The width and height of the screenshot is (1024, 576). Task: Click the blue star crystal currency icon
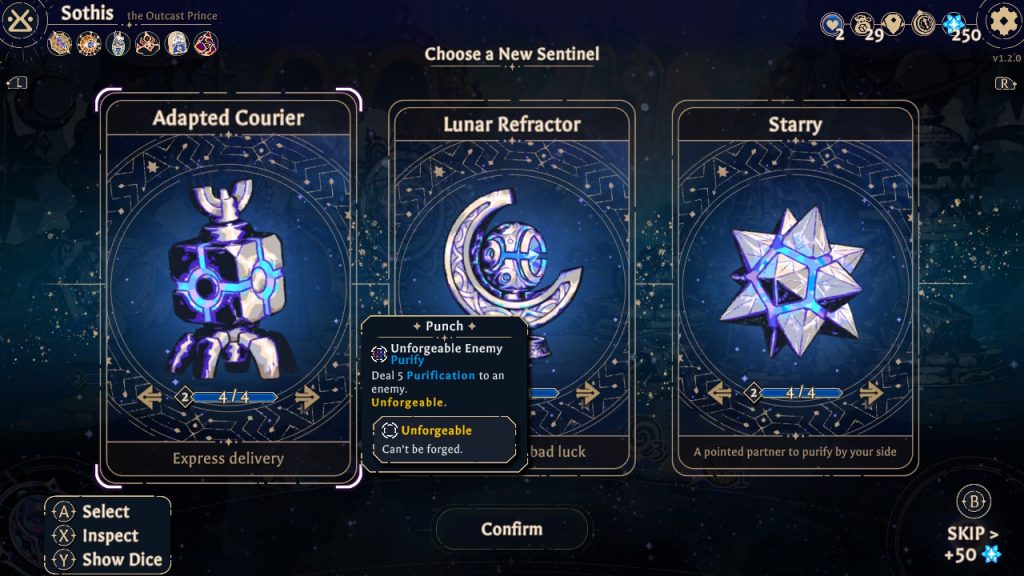953,24
